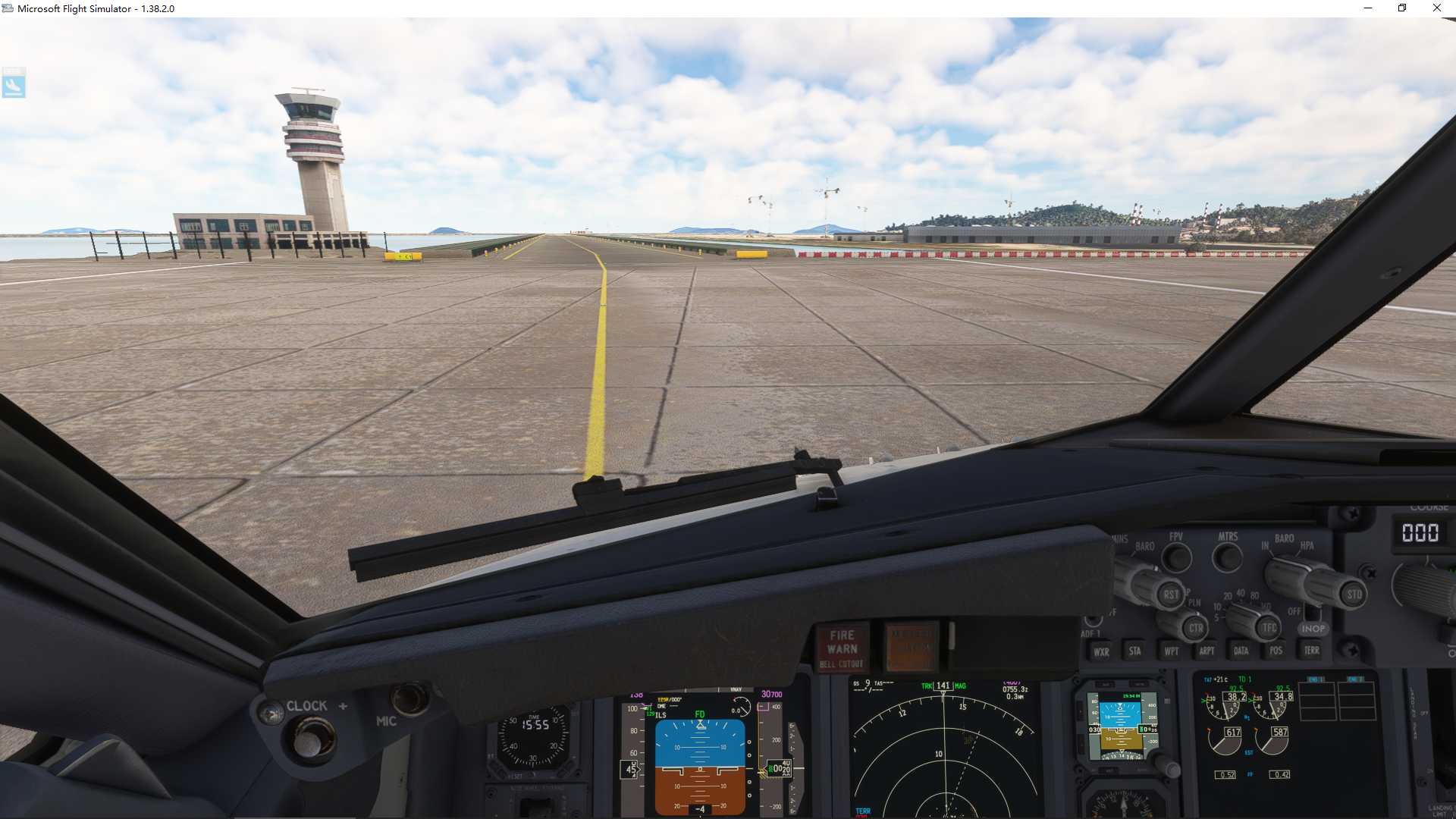Toggle the MTRS meters display button
This screenshot has width=1456, height=819.
coord(1227,555)
